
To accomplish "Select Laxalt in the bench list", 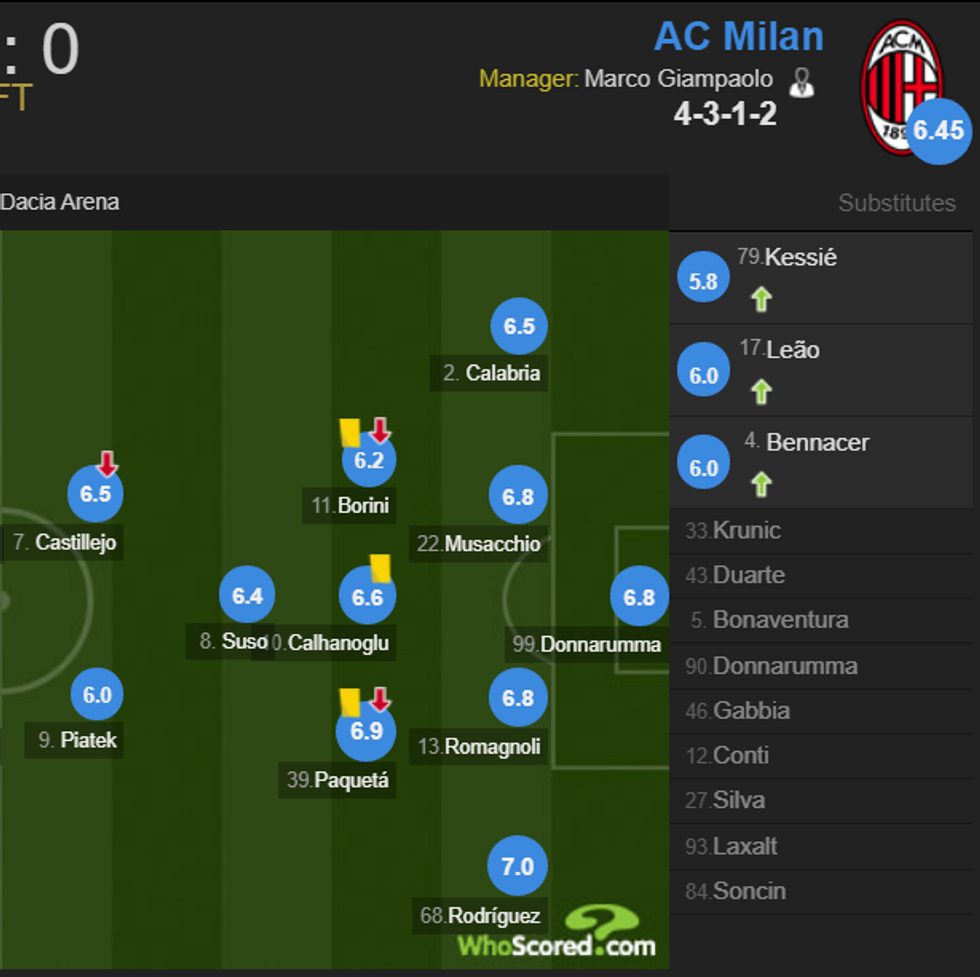I will tap(745, 846).
